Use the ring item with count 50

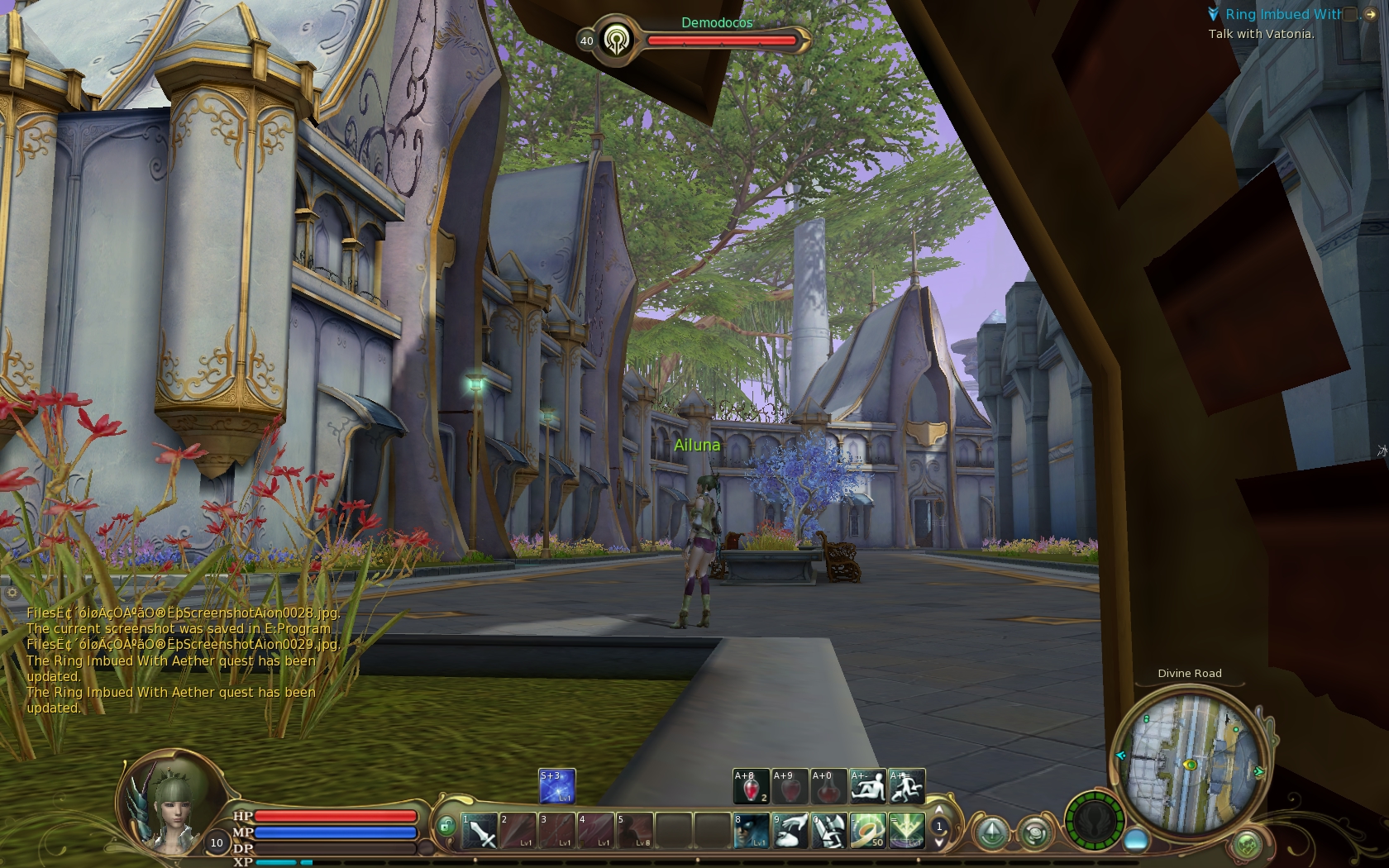point(867,831)
